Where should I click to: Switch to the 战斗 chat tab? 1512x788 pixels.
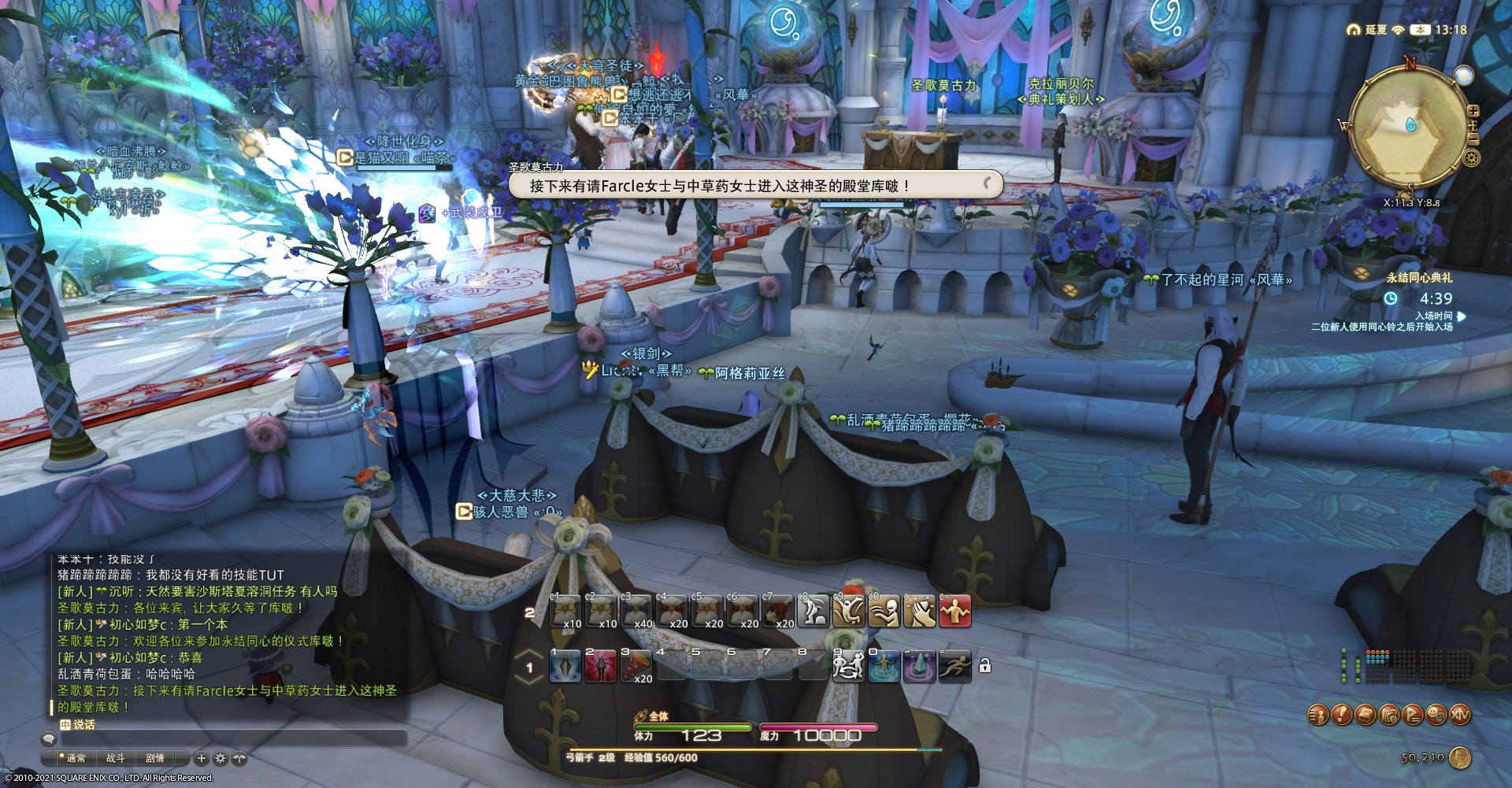click(116, 758)
